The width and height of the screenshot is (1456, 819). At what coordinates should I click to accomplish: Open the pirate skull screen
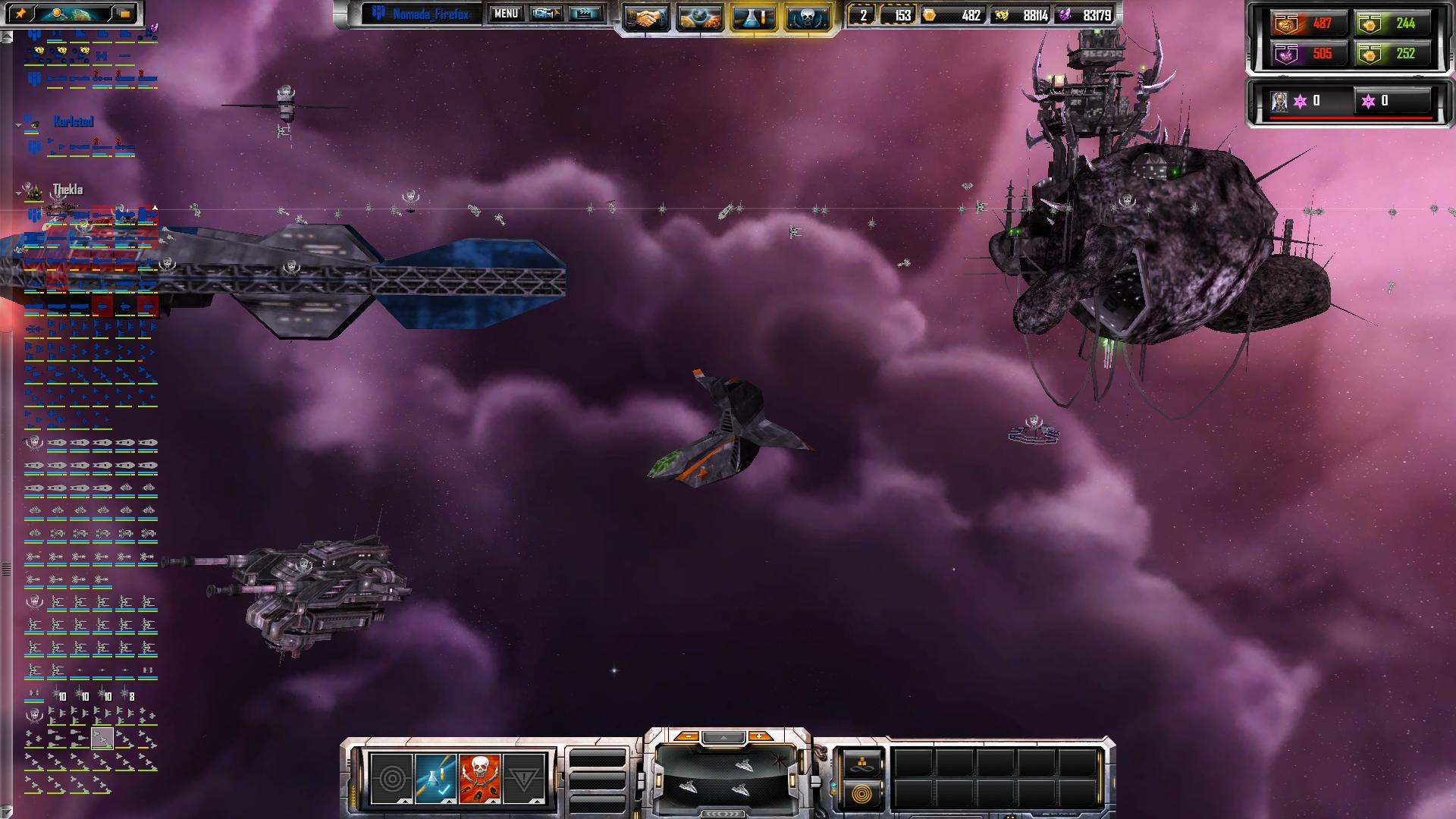(807, 18)
